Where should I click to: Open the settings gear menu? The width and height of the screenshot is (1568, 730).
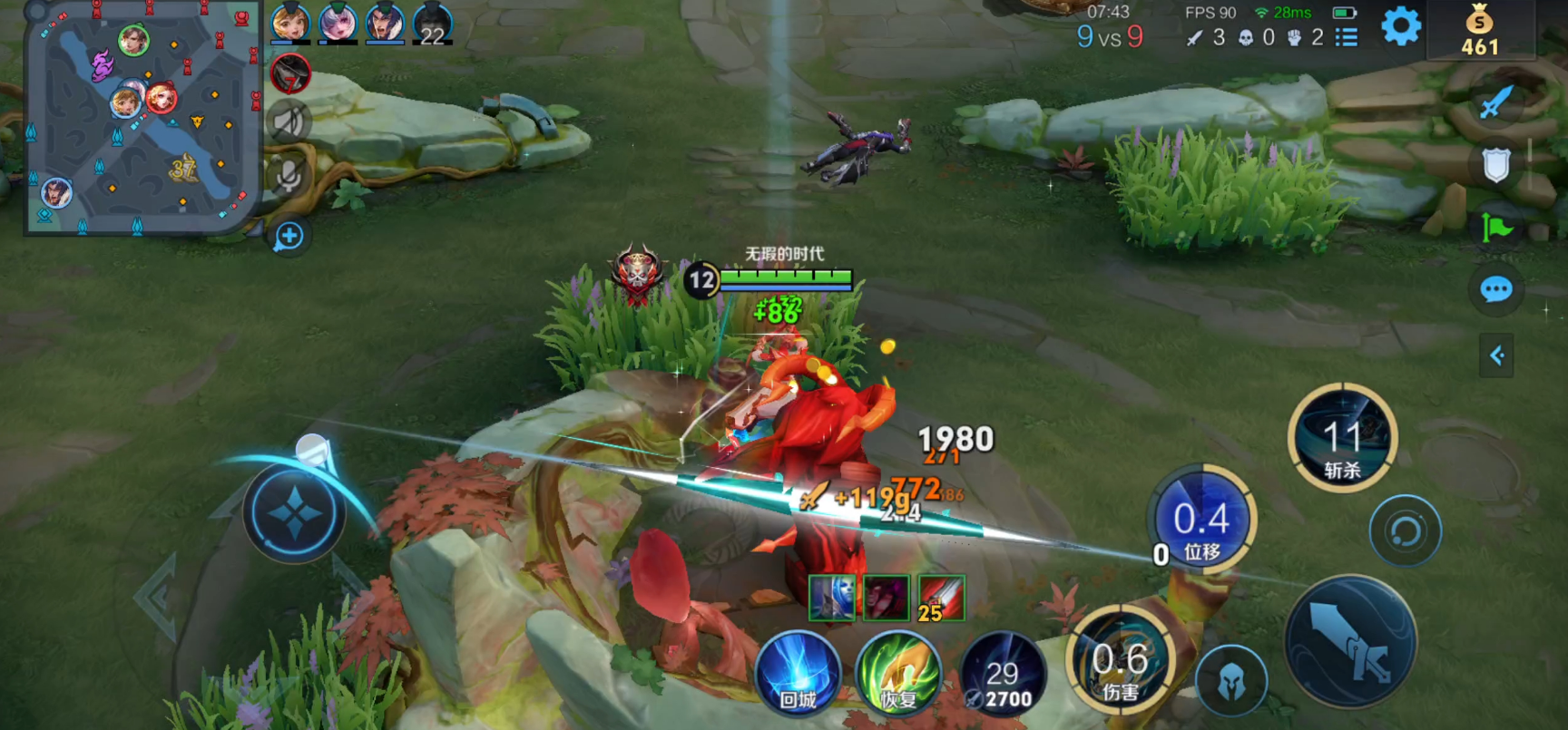[1400, 26]
